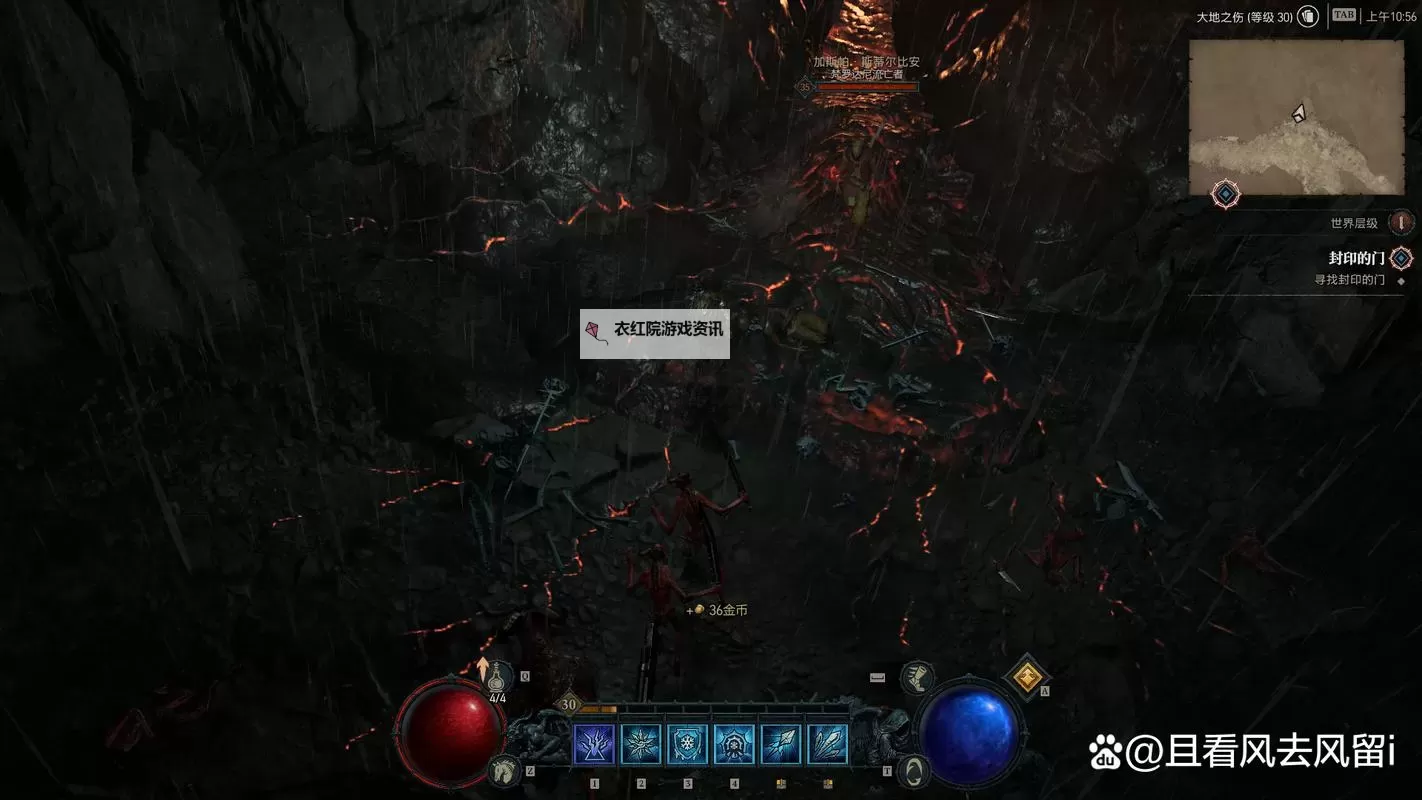Cast the single ice shard skill
The width and height of the screenshot is (1422, 800).
pyautogui.click(x=781, y=745)
